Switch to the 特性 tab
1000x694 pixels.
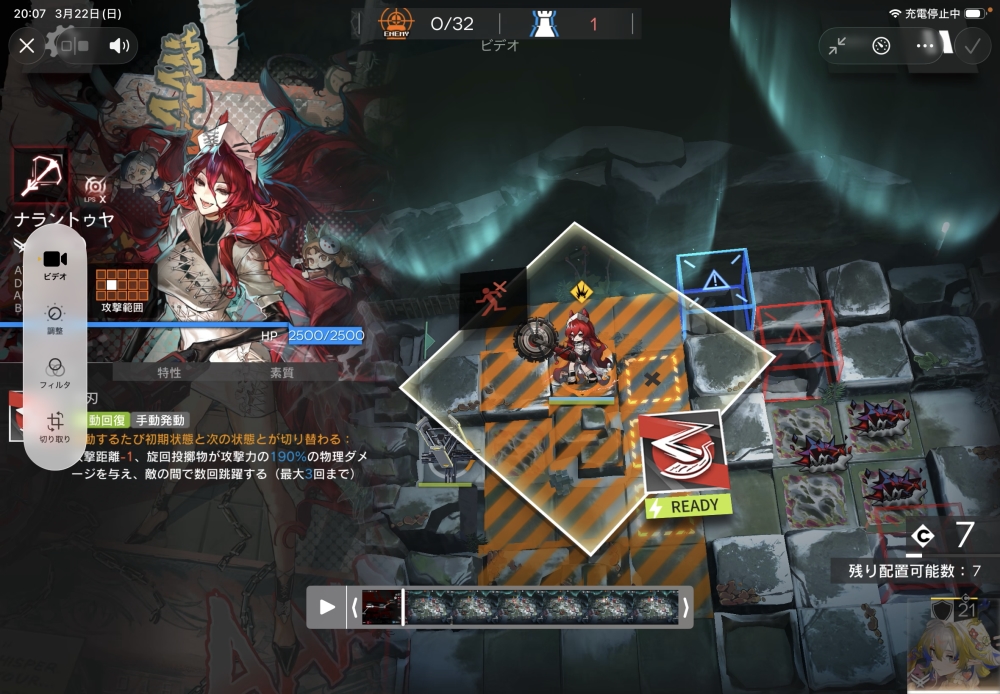click(x=169, y=372)
